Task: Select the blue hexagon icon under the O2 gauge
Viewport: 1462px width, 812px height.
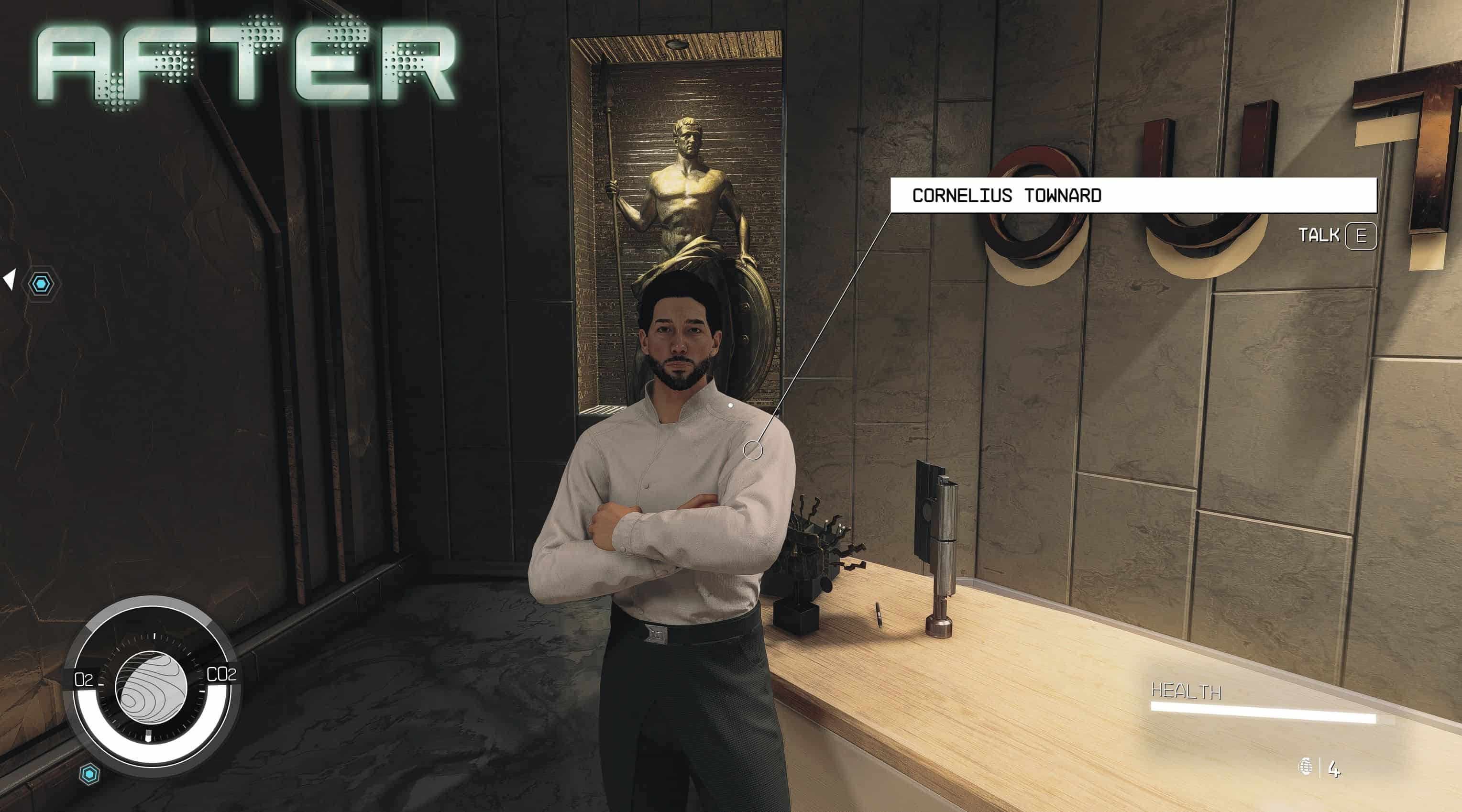Action: (89, 774)
